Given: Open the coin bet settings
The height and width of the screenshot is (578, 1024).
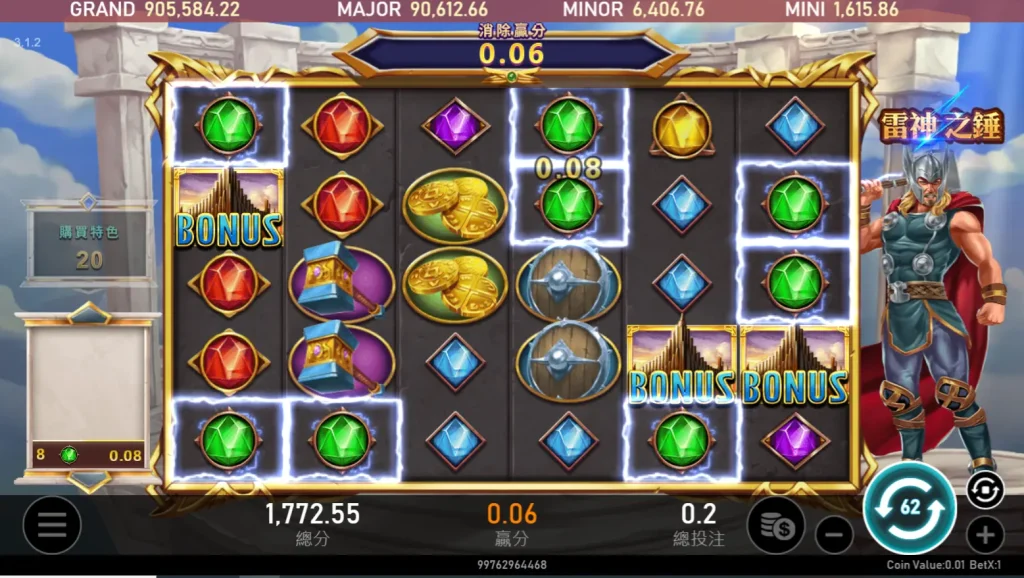Looking at the screenshot, I should 775,525.
